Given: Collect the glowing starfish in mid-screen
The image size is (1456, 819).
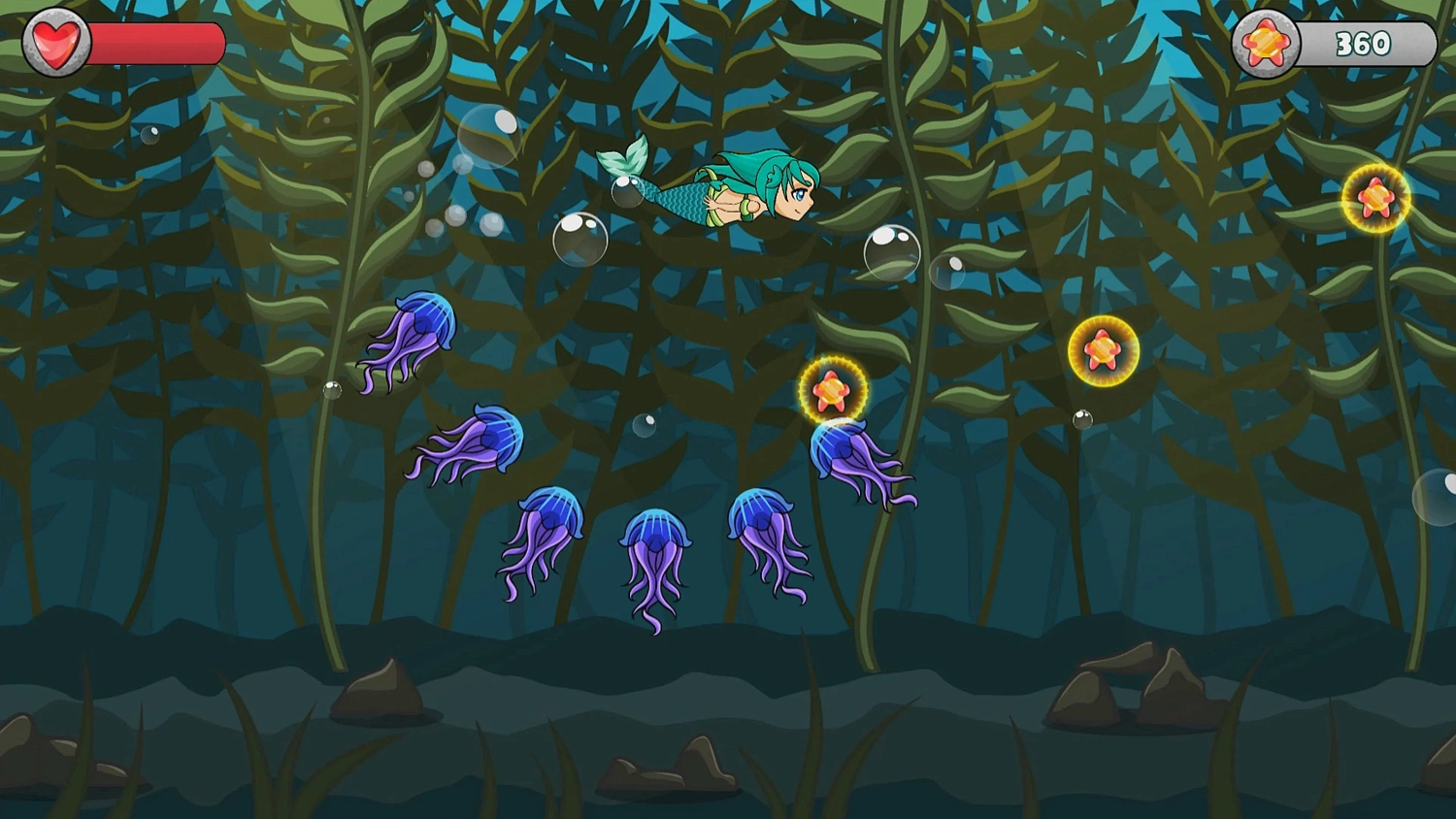Looking at the screenshot, I should tap(1103, 350).
